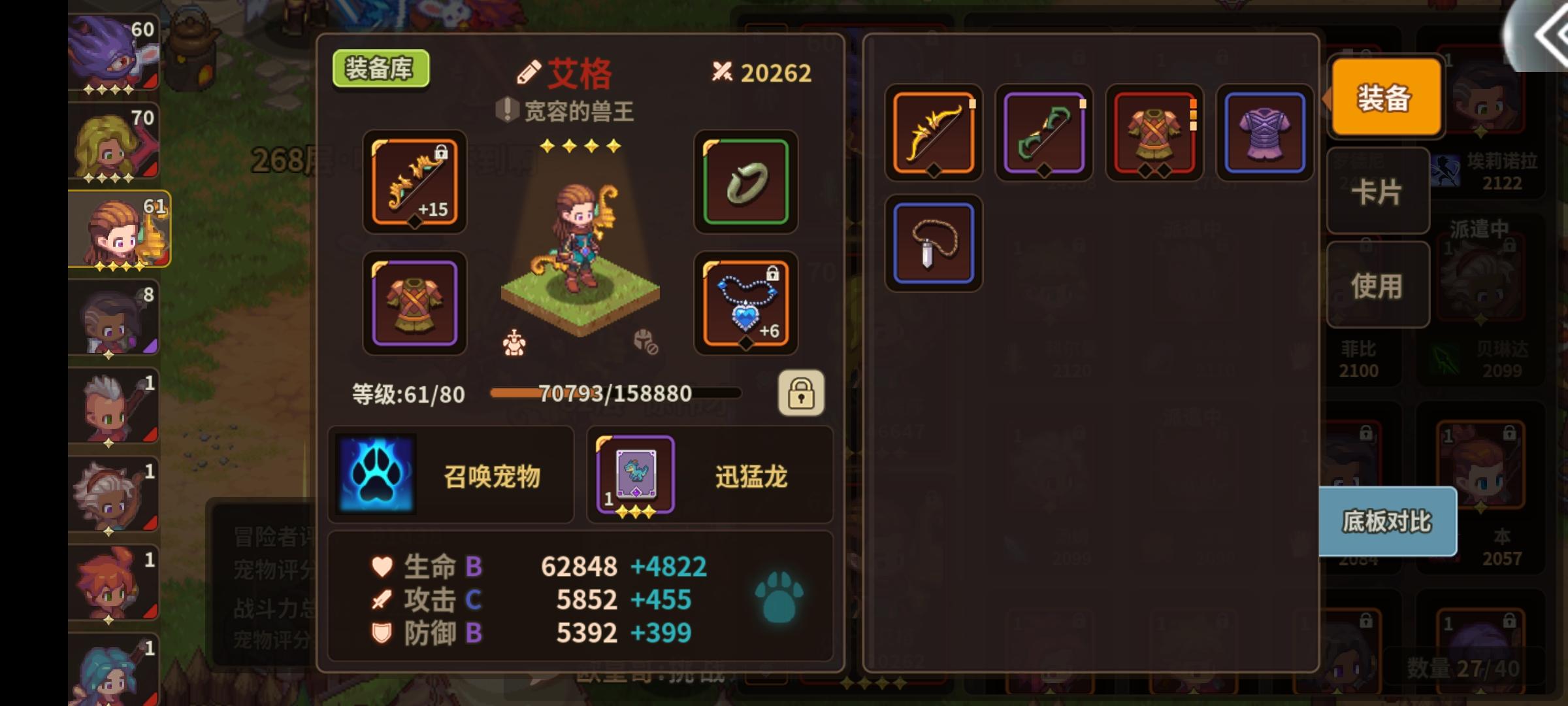The height and width of the screenshot is (706, 1568).
Task: Select the 召唤宠物 skill icon
Action: (x=374, y=475)
